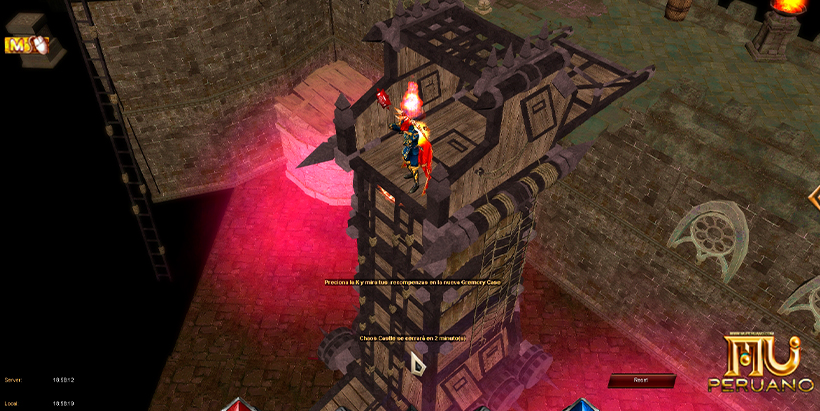This screenshot has width=820, height=411.
Task: Click the red Reset button
Action: click(641, 380)
